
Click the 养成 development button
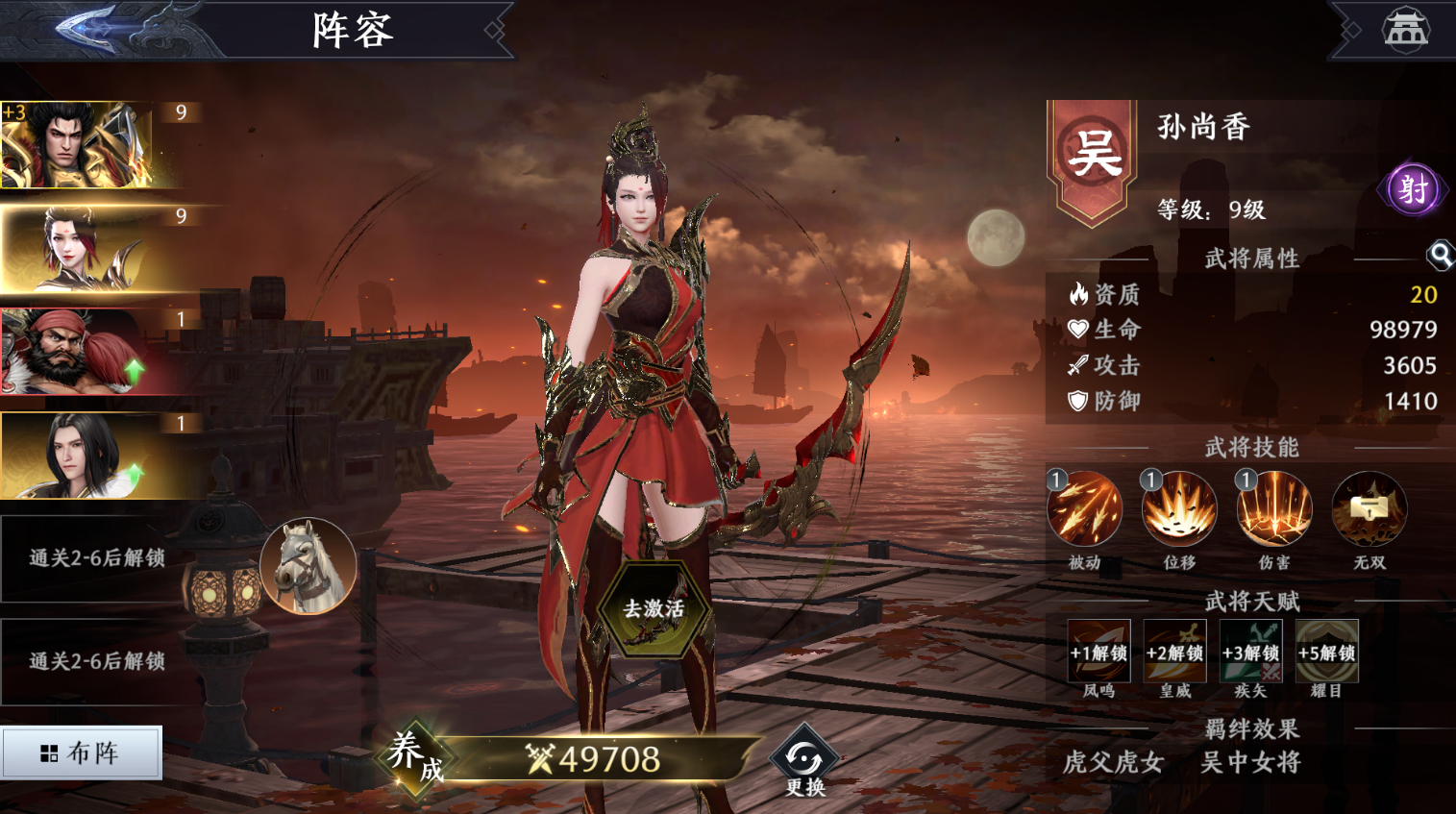(x=415, y=756)
